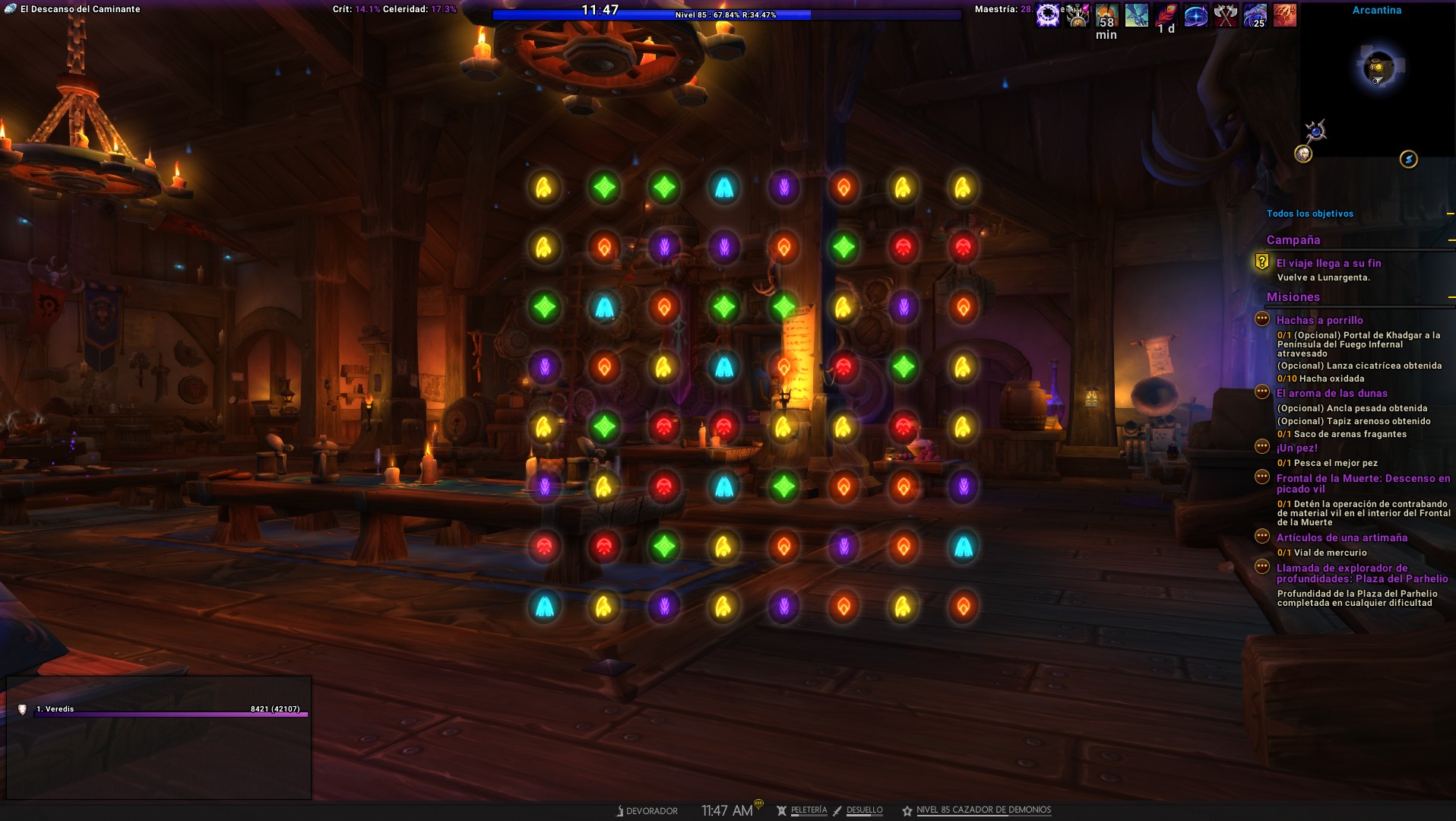The image size is (1456, 821).
Task: Click the ¡Un pez! quest entry
Action: click(1296, 448)
